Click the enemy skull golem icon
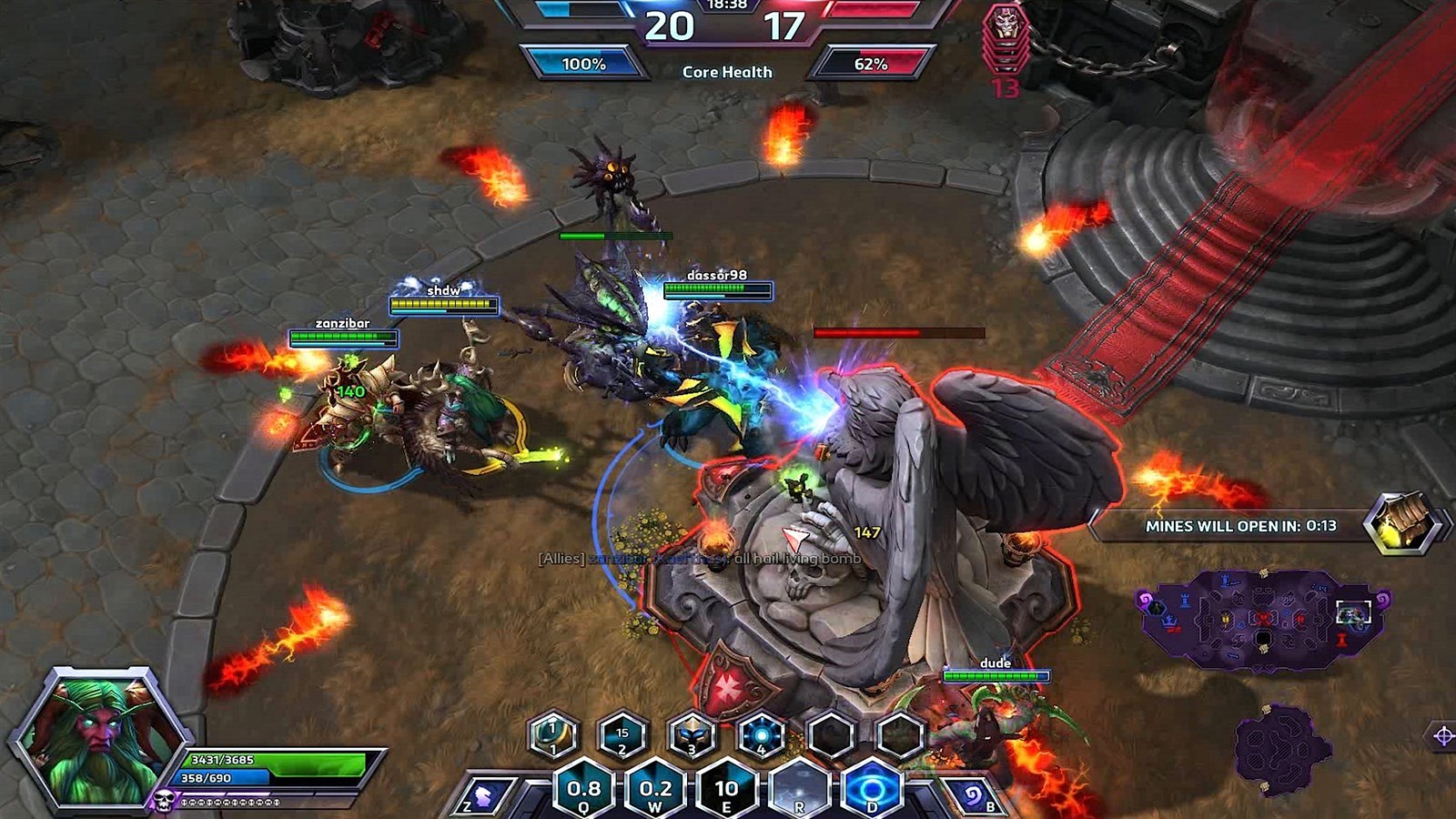 point(1006,36)
